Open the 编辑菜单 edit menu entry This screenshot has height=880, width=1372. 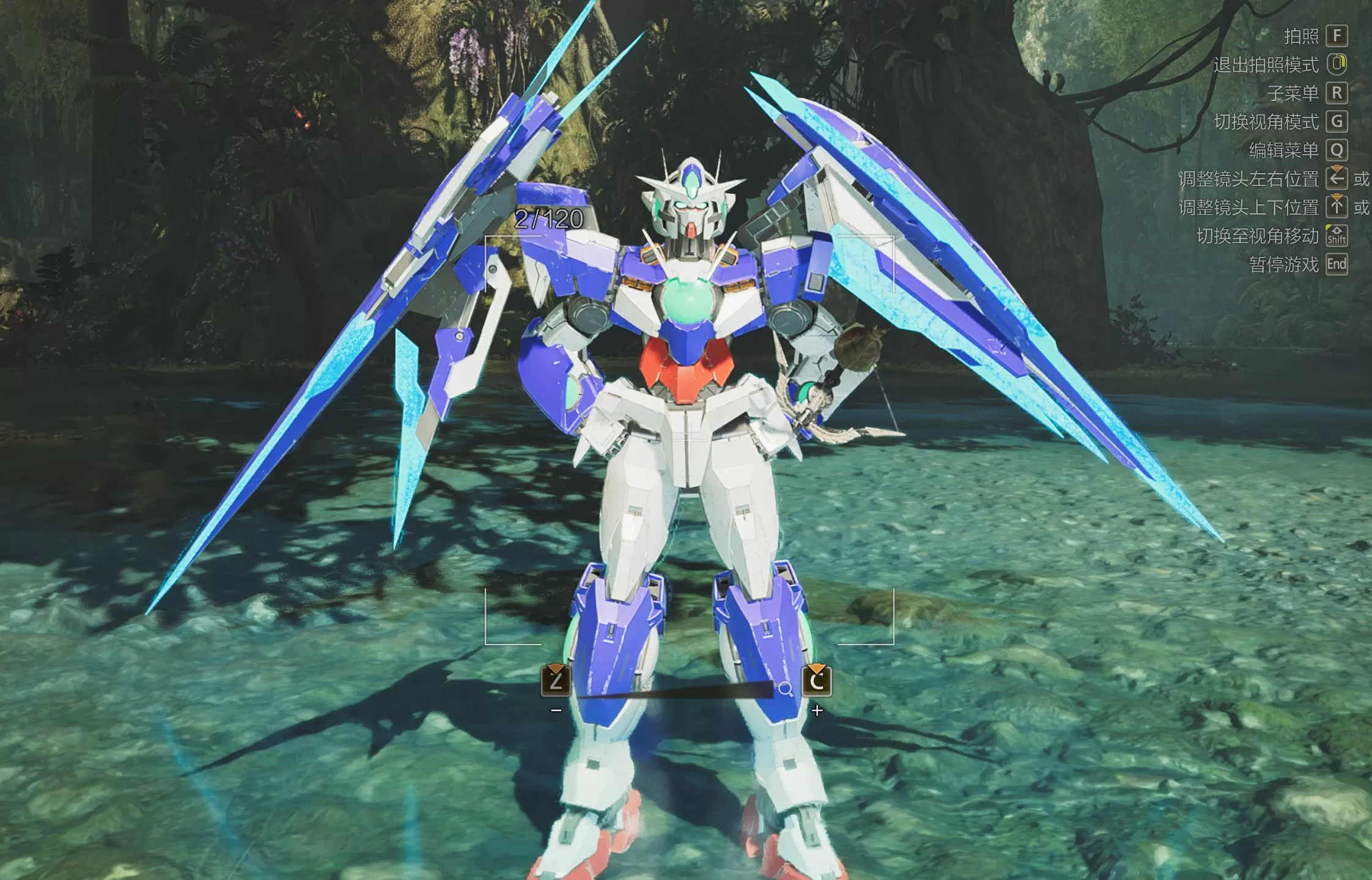[1283, 150]
